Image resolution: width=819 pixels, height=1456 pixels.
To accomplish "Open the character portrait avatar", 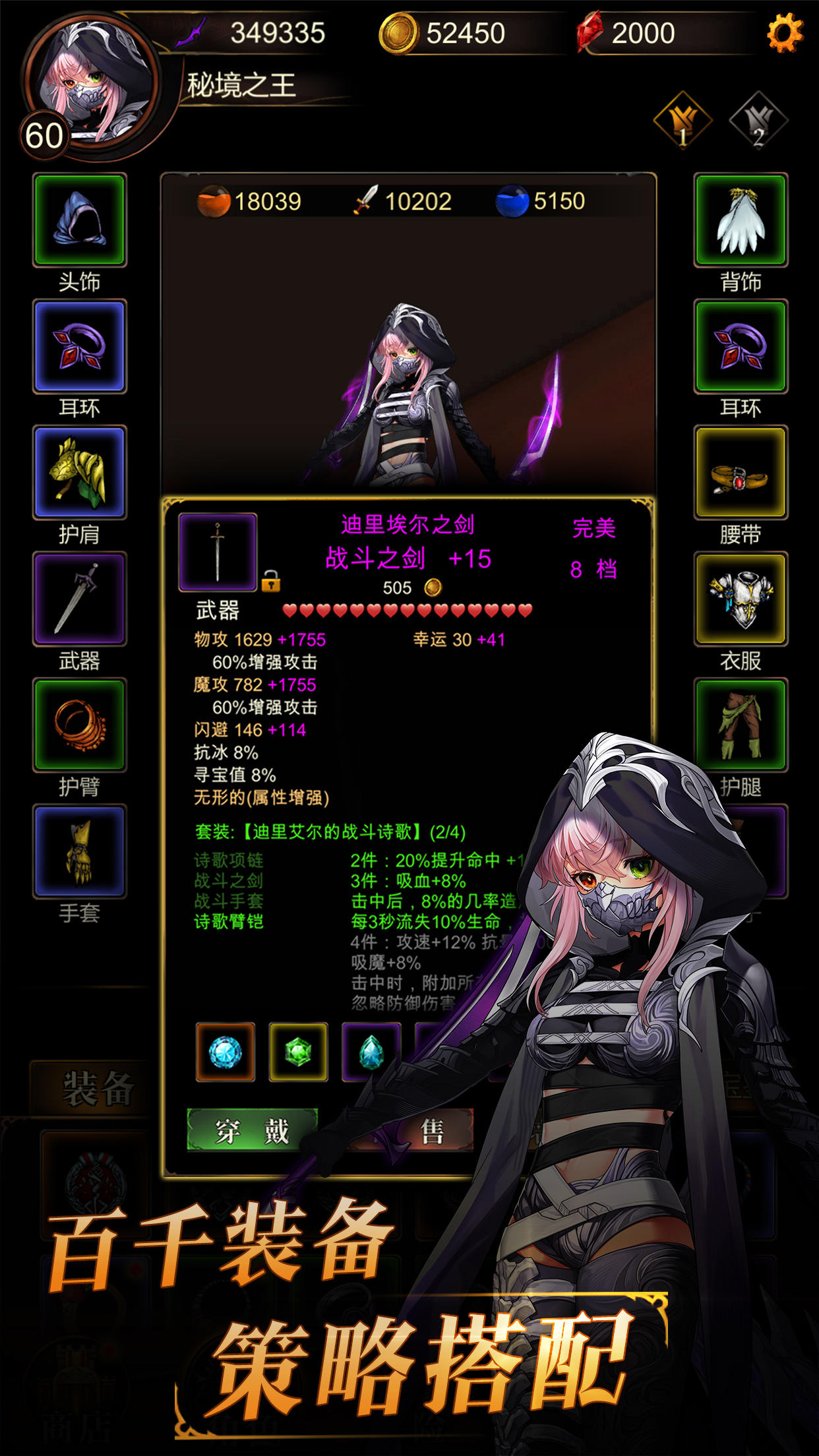I will 92,82.
